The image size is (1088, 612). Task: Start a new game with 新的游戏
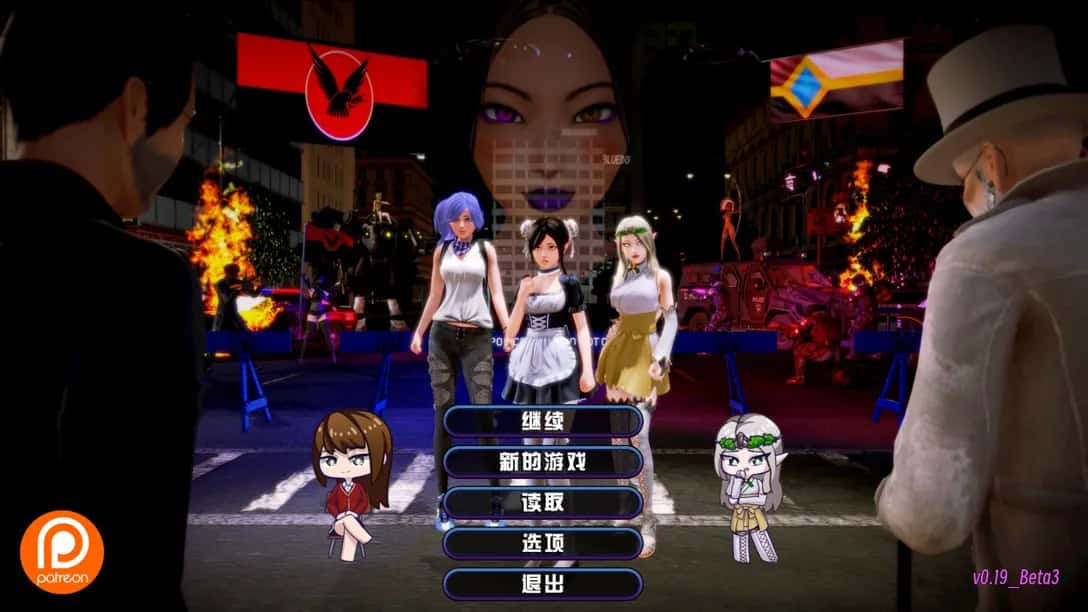[543, 462]
